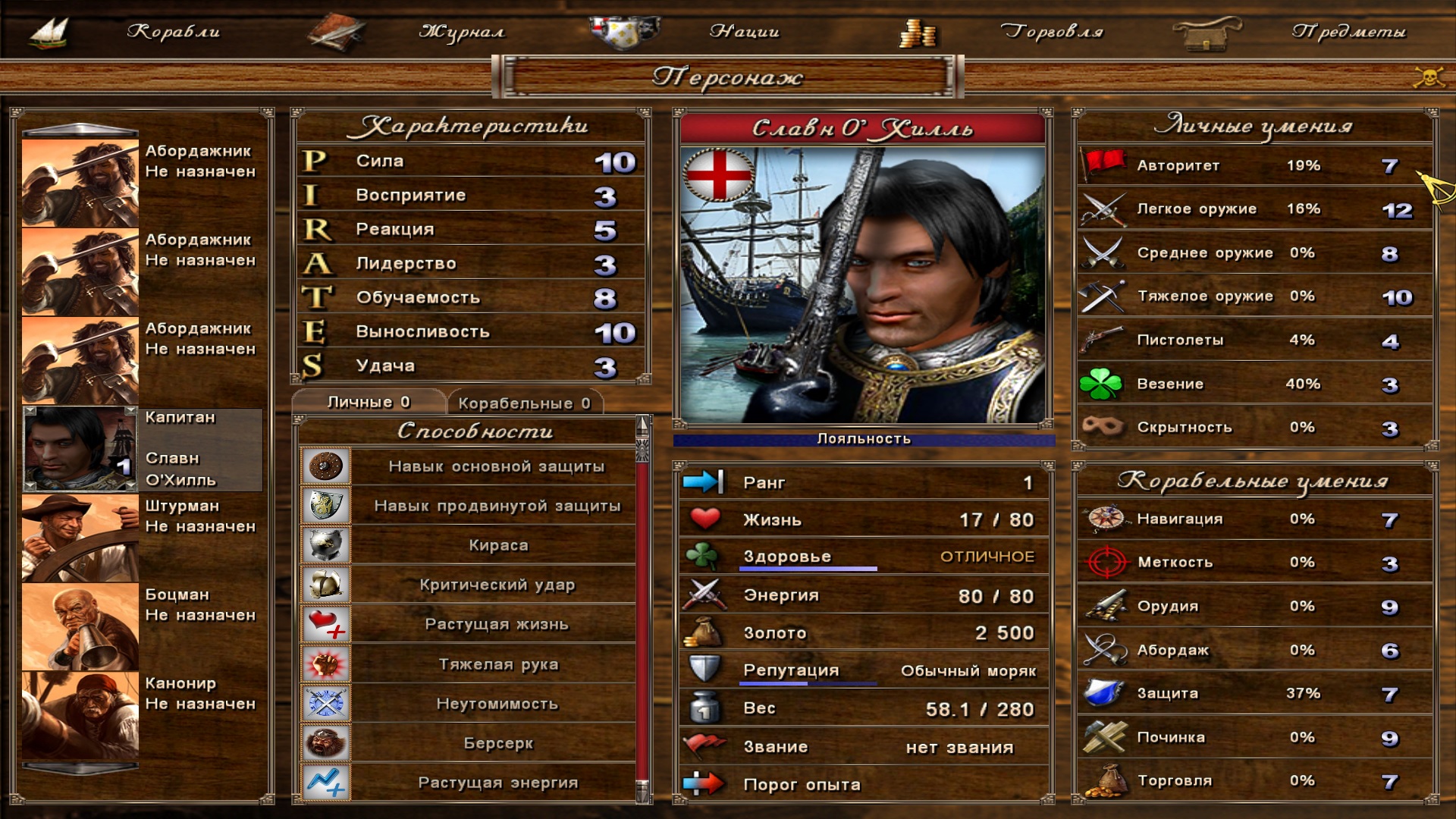Viewport: 1456px width, 819px height.
Task: Go to the Нации (Nations) screen
Action: point(743,32)
